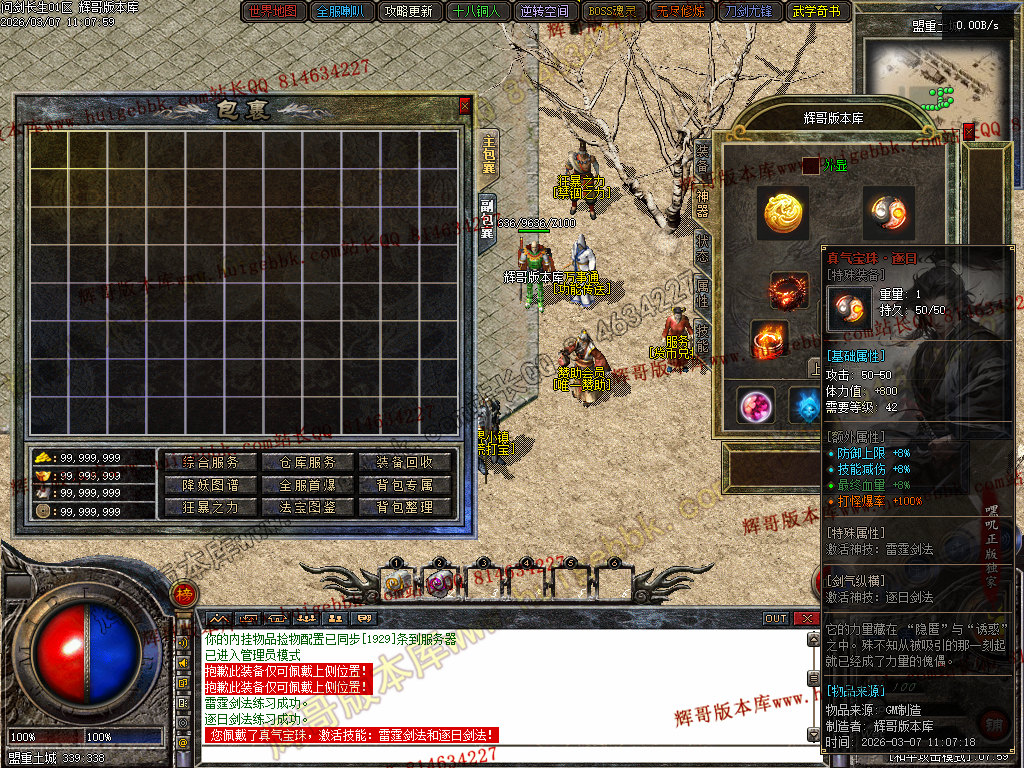Select the 全服喇叭 top menu button
The width and height of the screenshot is (1024, 768).
[x=341, y=12]
